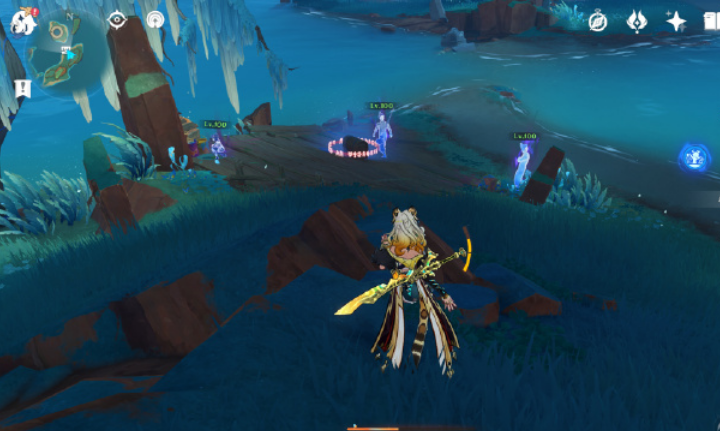
Task: Open the winged battle pass icon
Action: tap(636, 21)
